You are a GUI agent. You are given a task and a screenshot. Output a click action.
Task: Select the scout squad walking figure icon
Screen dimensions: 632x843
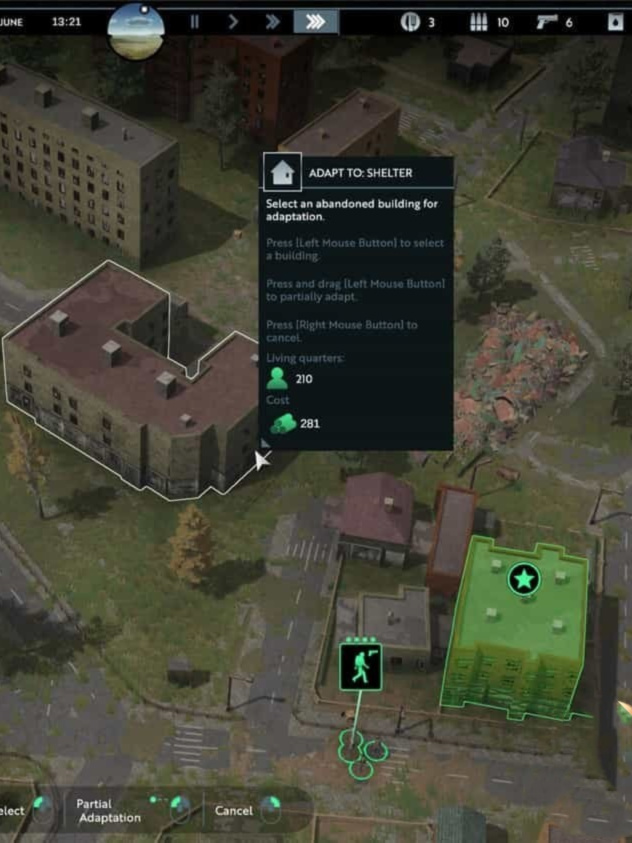[359, 667]
